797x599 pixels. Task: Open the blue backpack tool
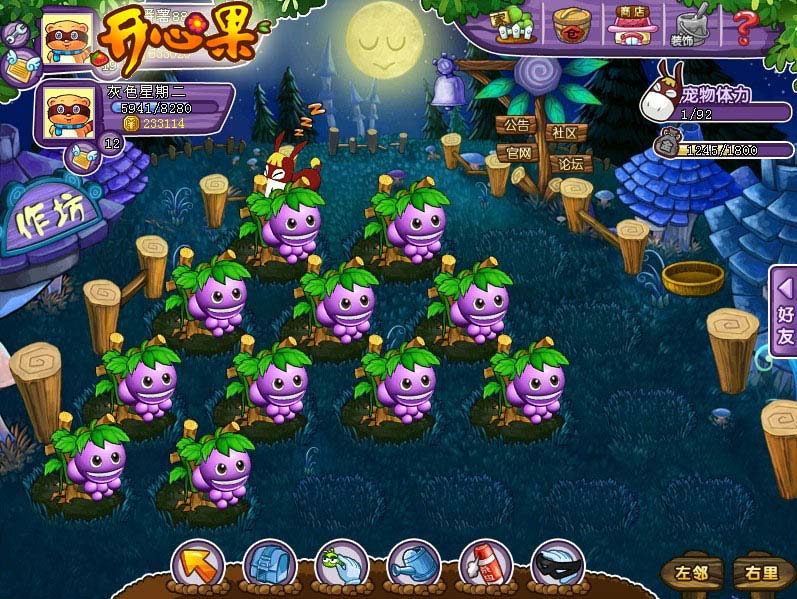pos(269,566)
